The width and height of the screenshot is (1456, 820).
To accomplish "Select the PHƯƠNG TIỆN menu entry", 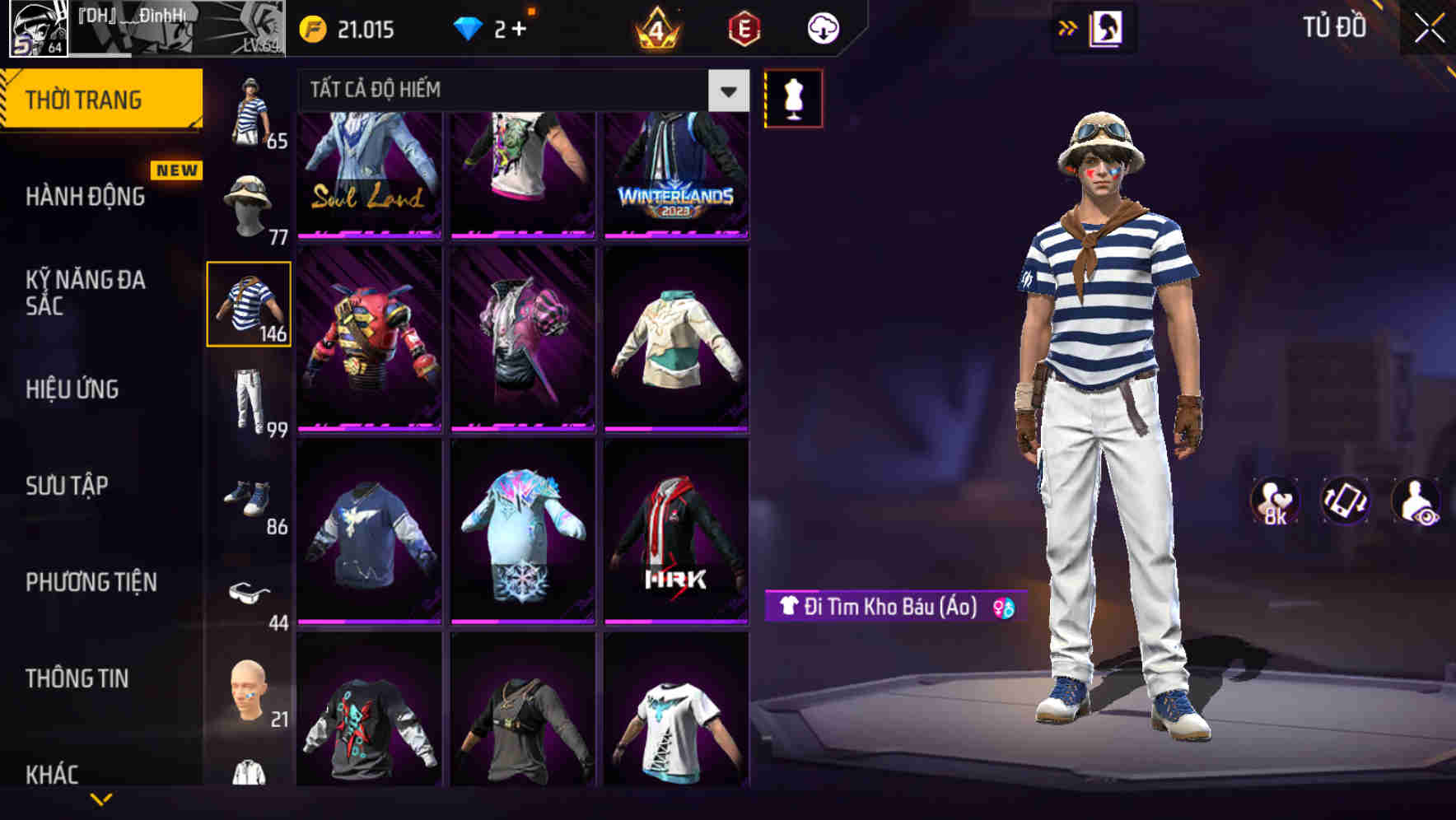I will (92, 581).
